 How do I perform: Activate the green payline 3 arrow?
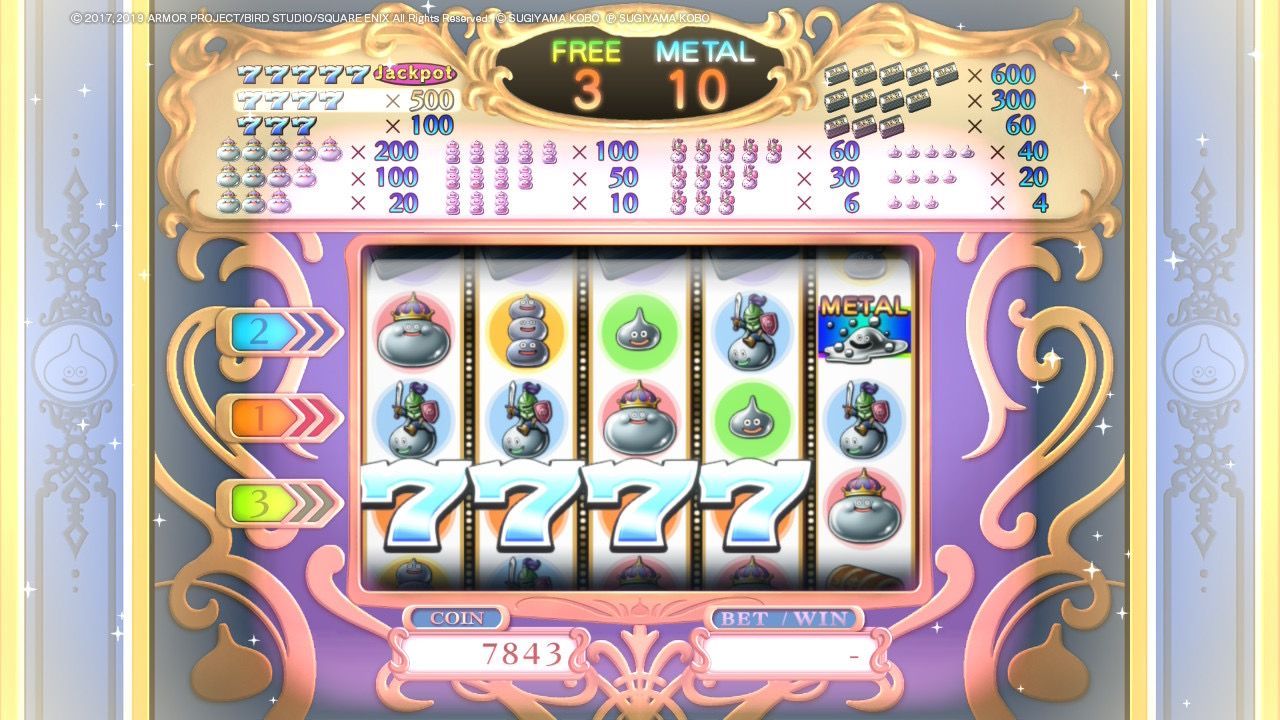278,504
